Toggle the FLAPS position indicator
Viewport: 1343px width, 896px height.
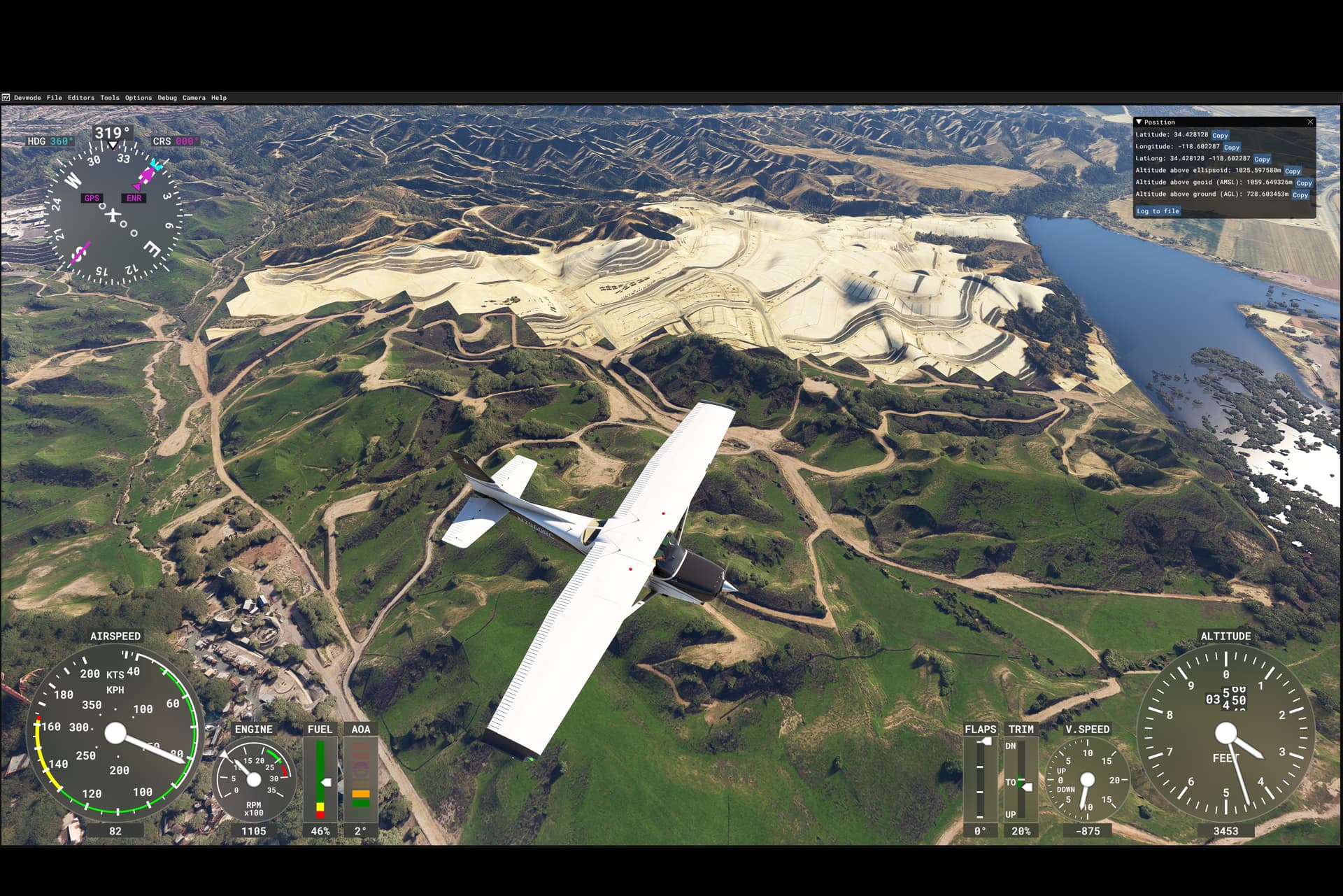(x=981, y=776)
